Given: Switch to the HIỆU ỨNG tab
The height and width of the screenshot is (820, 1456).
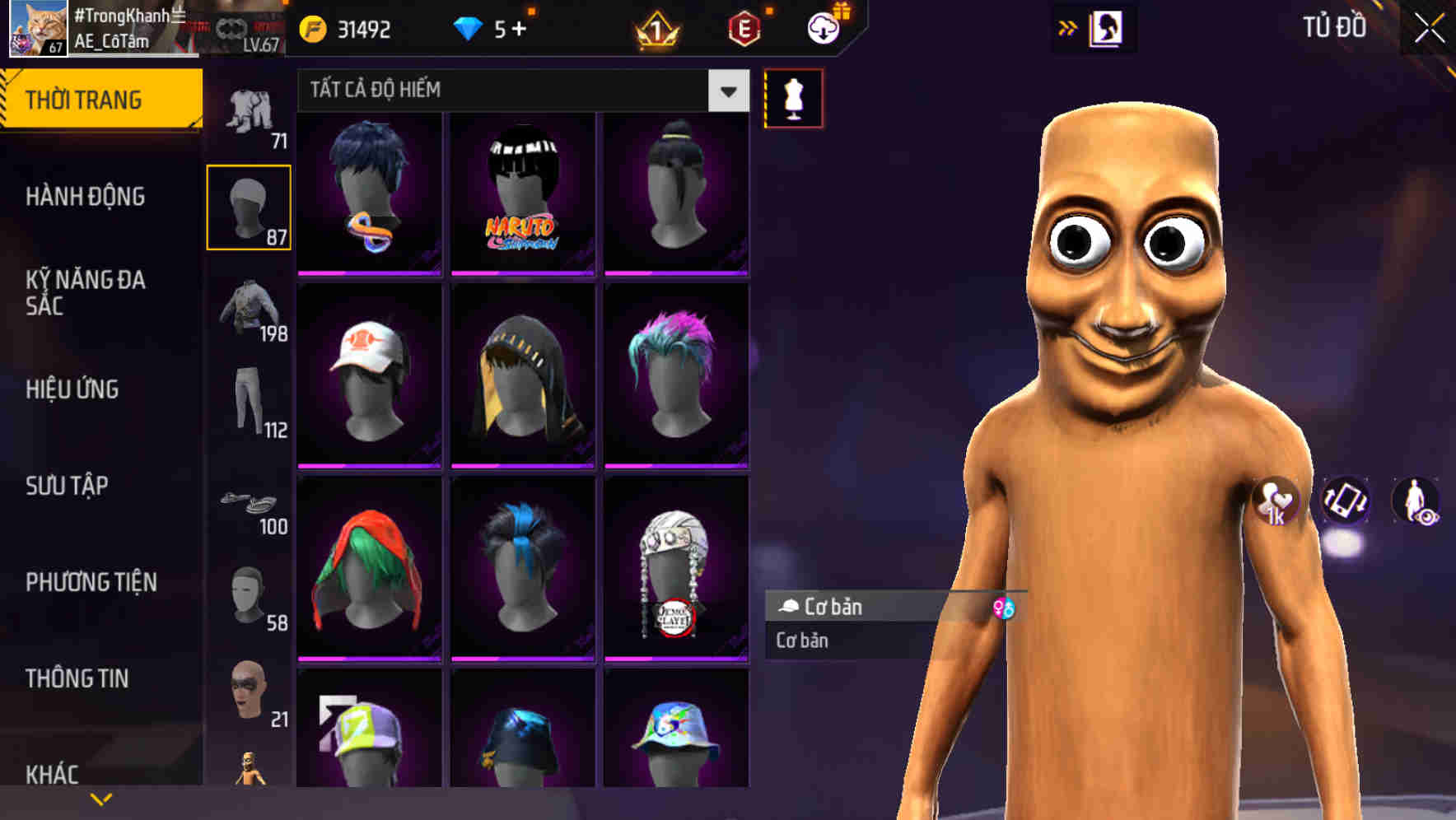Looking at the screenshot, I should point(72,389).
